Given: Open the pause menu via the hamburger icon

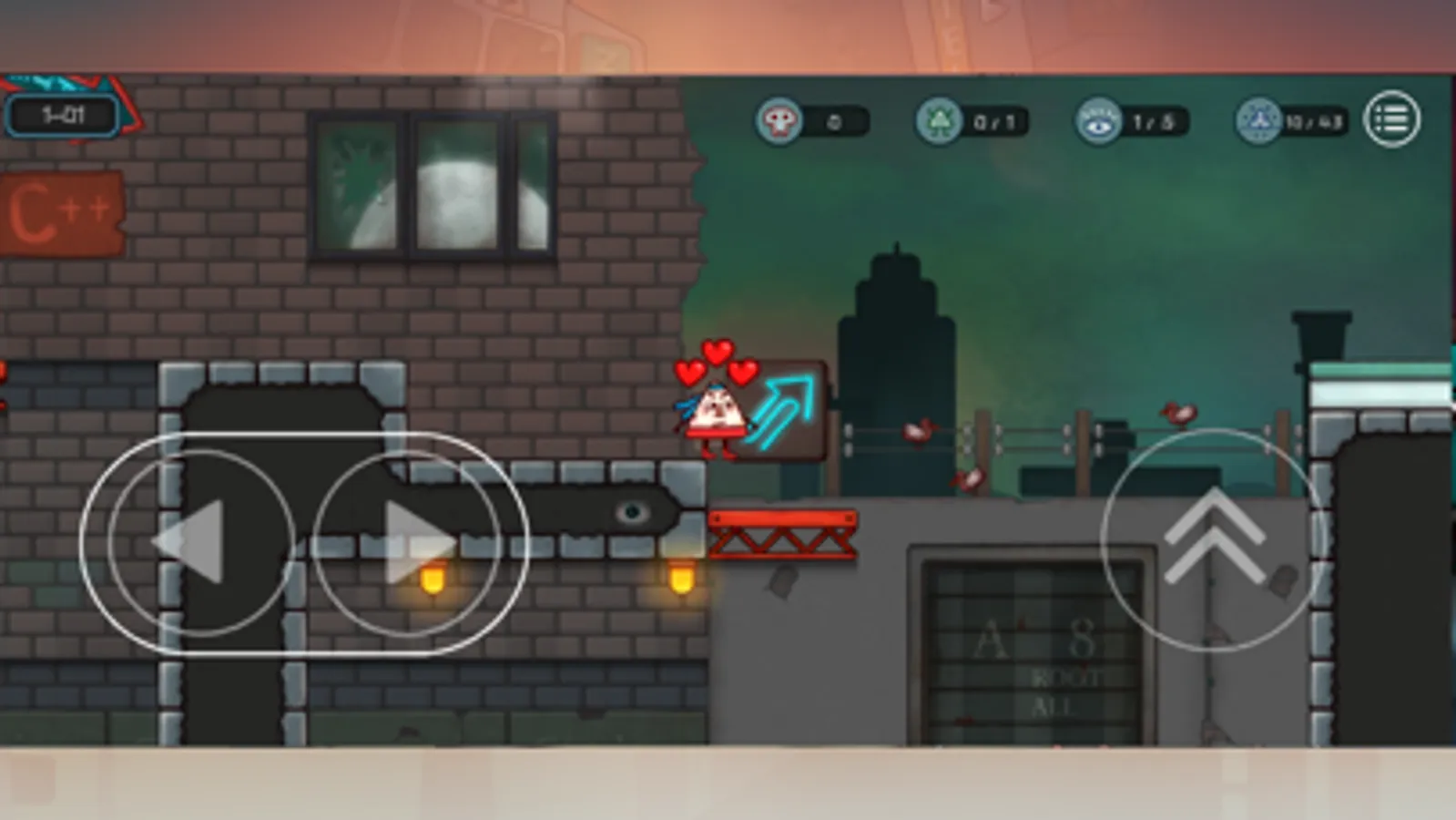Looking at the screenshot, I should (1390, 119).
